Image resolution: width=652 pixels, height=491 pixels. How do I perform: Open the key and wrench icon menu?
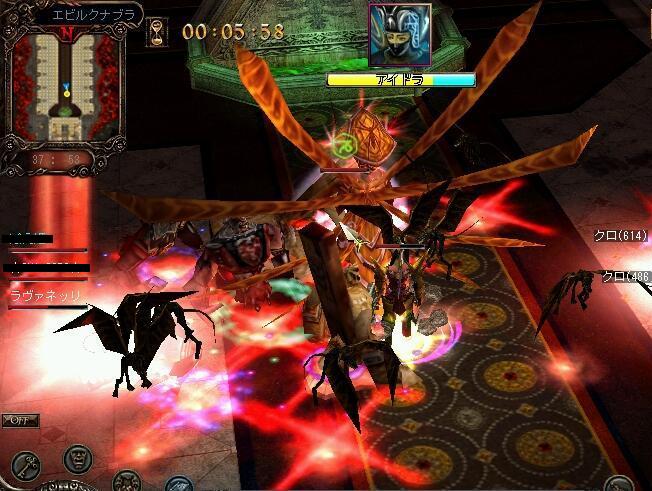point(27,463)
